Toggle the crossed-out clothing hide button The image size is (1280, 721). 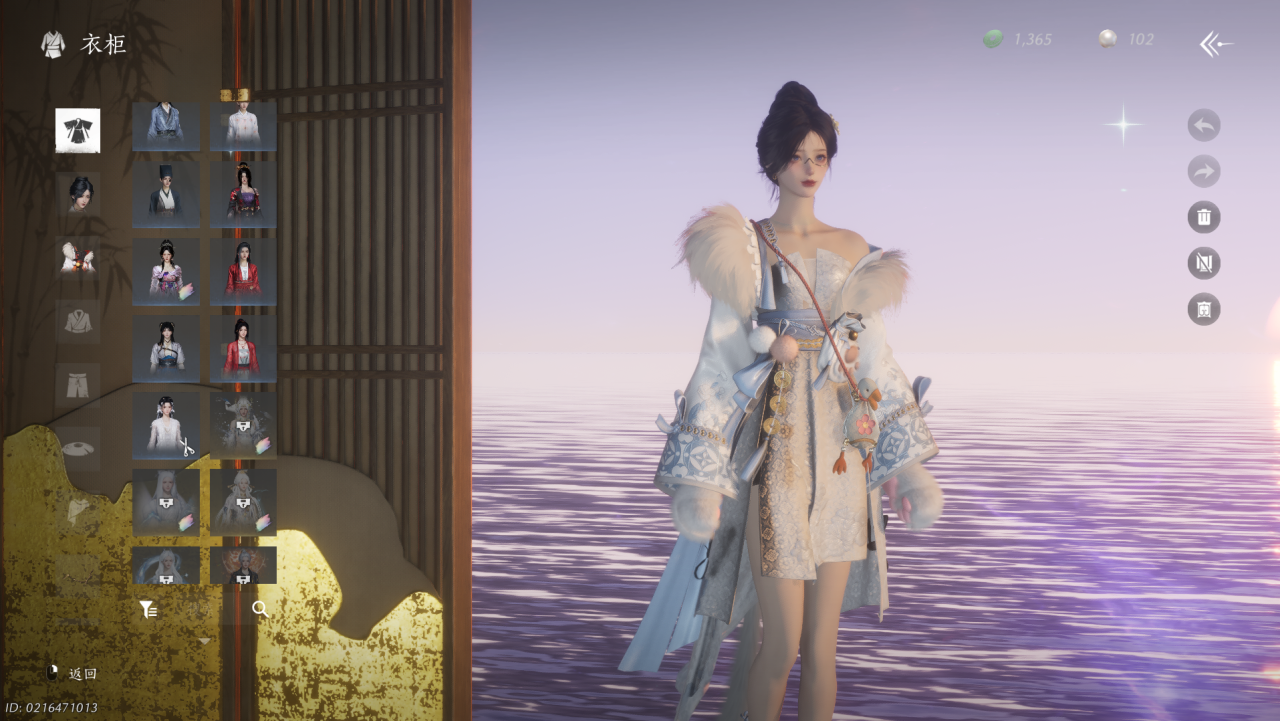[x=1203, y=263]
